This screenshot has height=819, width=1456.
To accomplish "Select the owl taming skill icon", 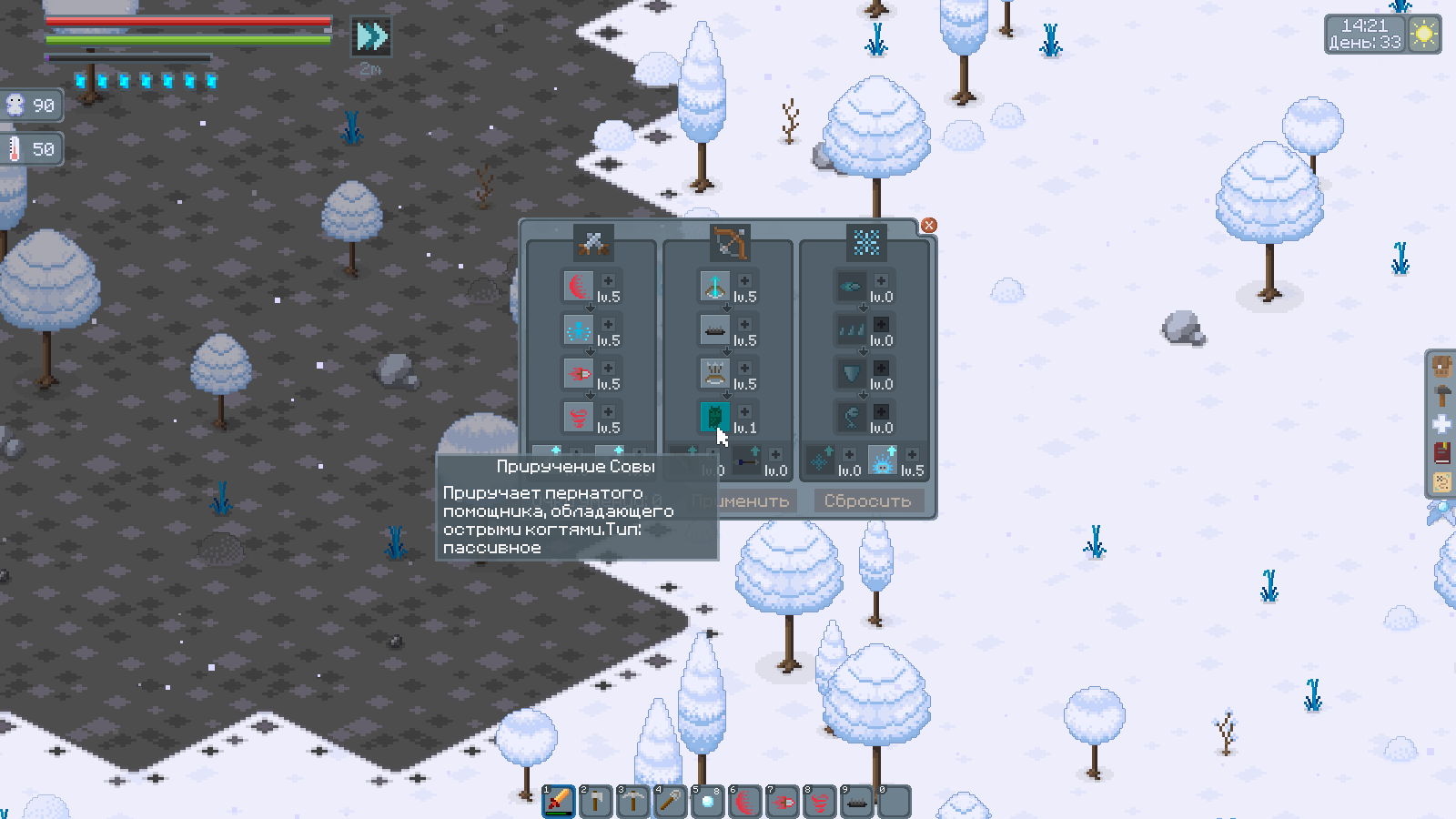I will click(714, 417).
